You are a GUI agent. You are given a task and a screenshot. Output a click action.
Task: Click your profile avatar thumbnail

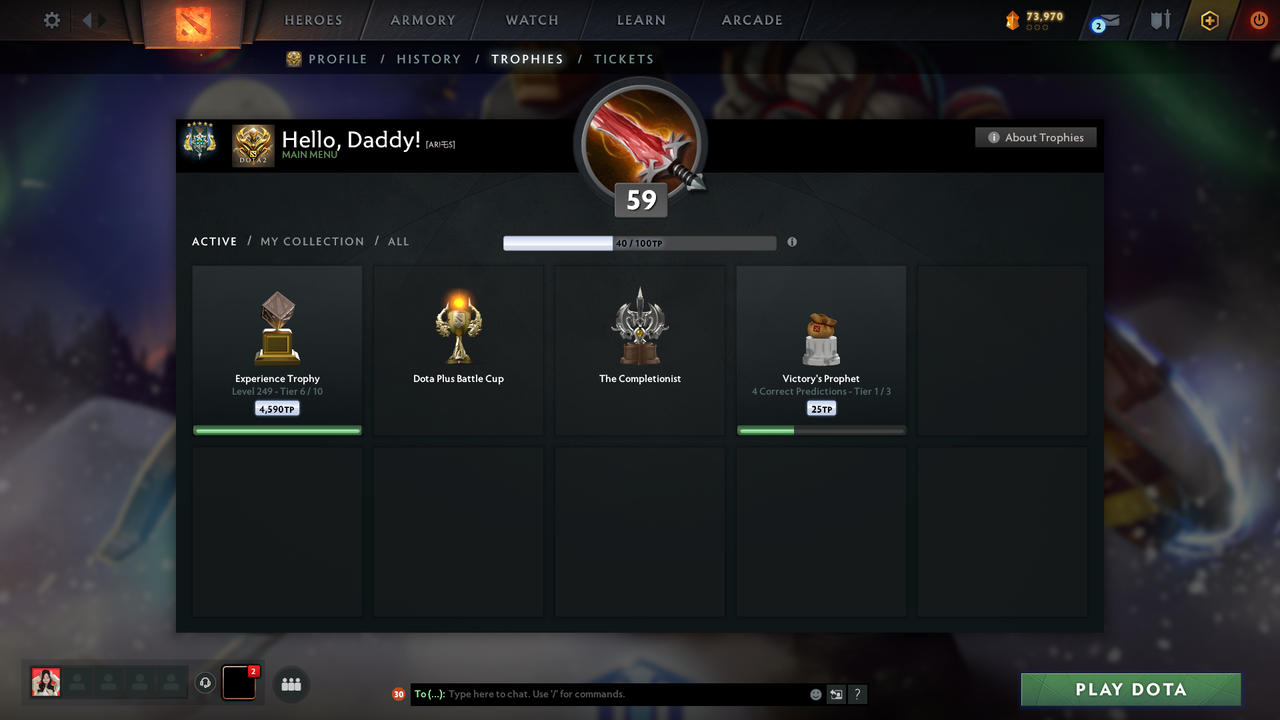coord(45,682)
